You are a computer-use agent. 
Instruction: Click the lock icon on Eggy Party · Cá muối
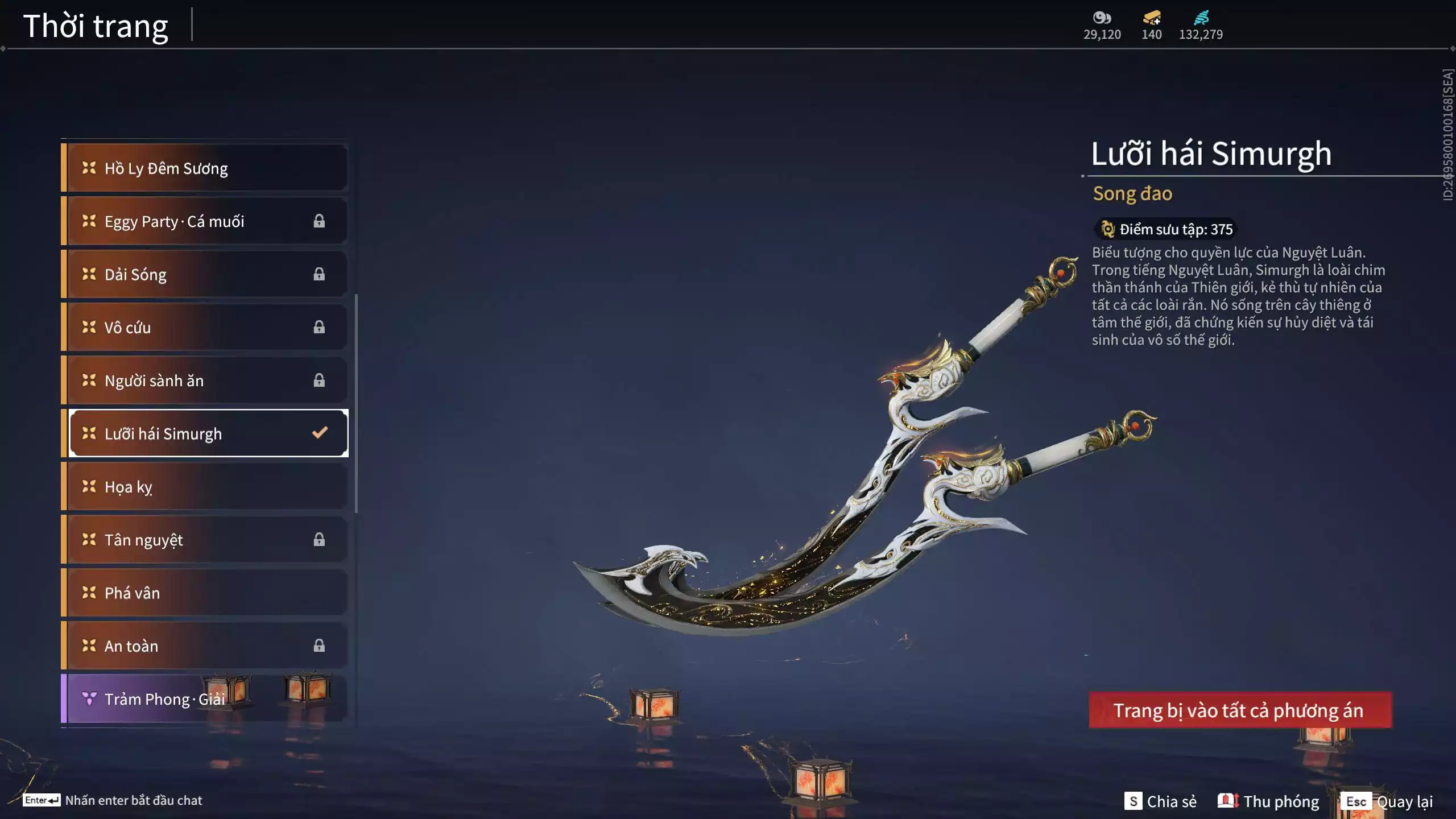pyautogui.click(x=319, y=221)
